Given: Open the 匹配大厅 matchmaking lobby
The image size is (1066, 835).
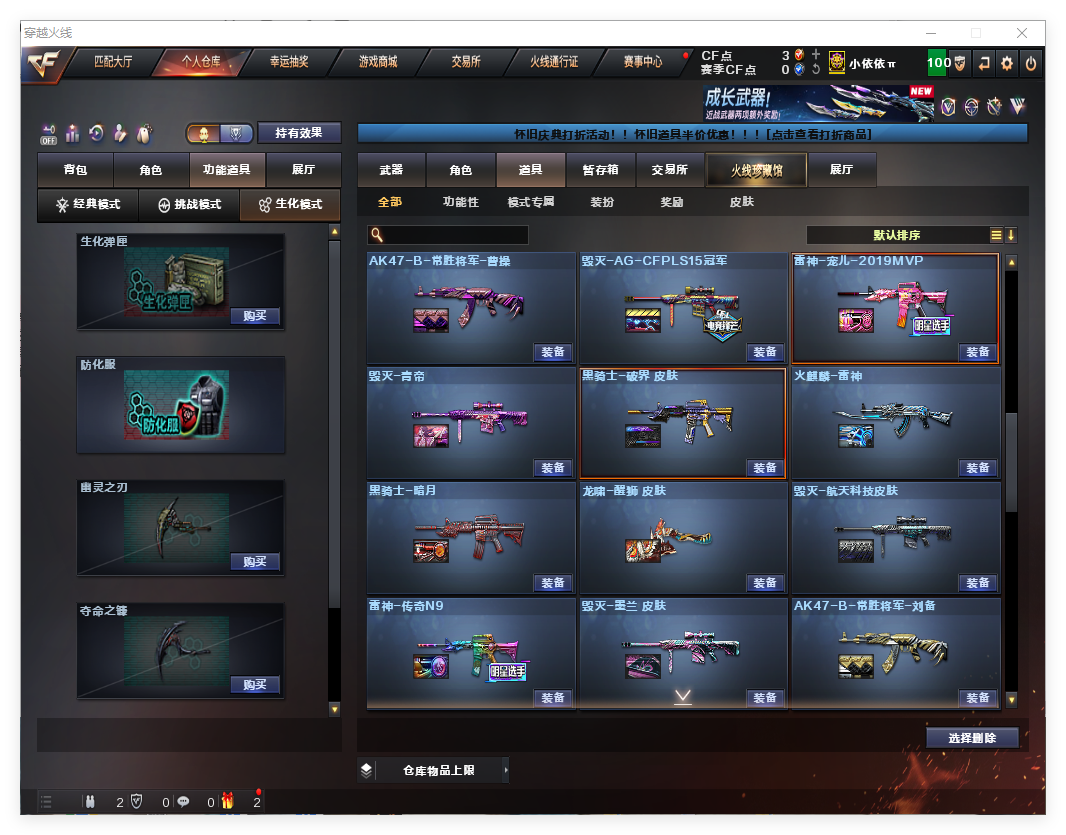Looking at the screenshot, I should click(x=112, y=62).
